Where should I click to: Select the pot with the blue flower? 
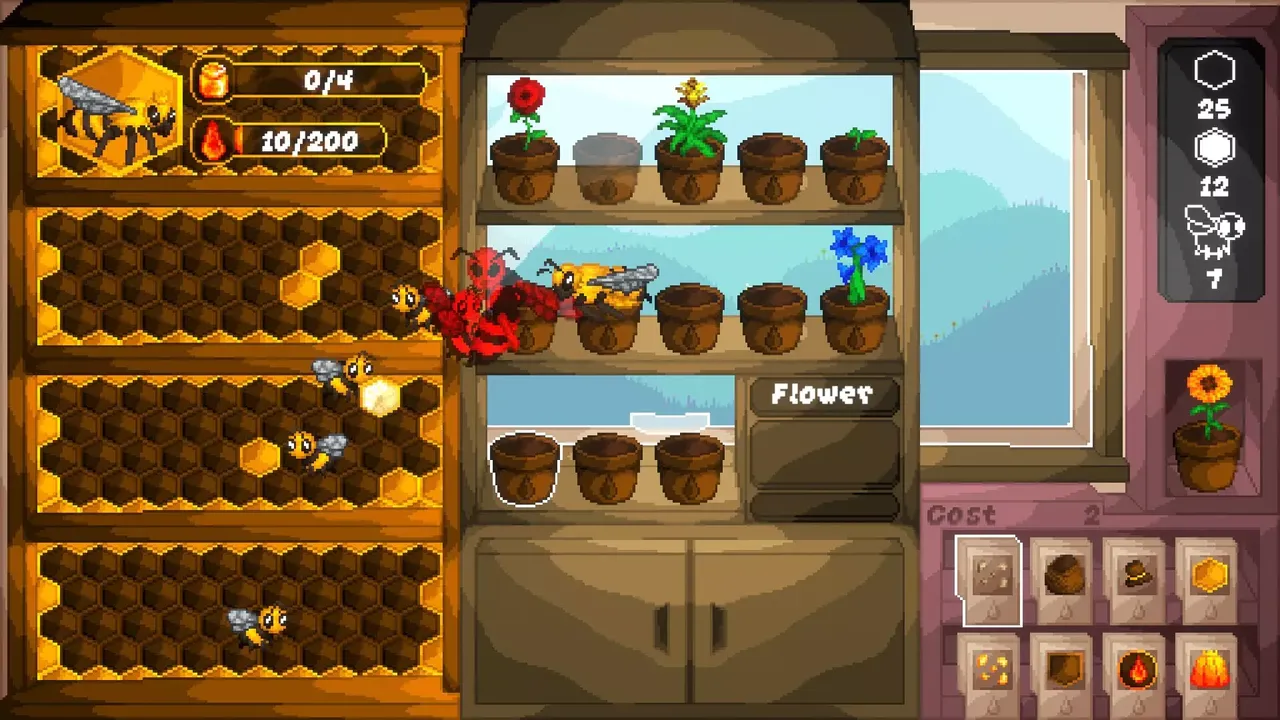[x=856, y=310]
